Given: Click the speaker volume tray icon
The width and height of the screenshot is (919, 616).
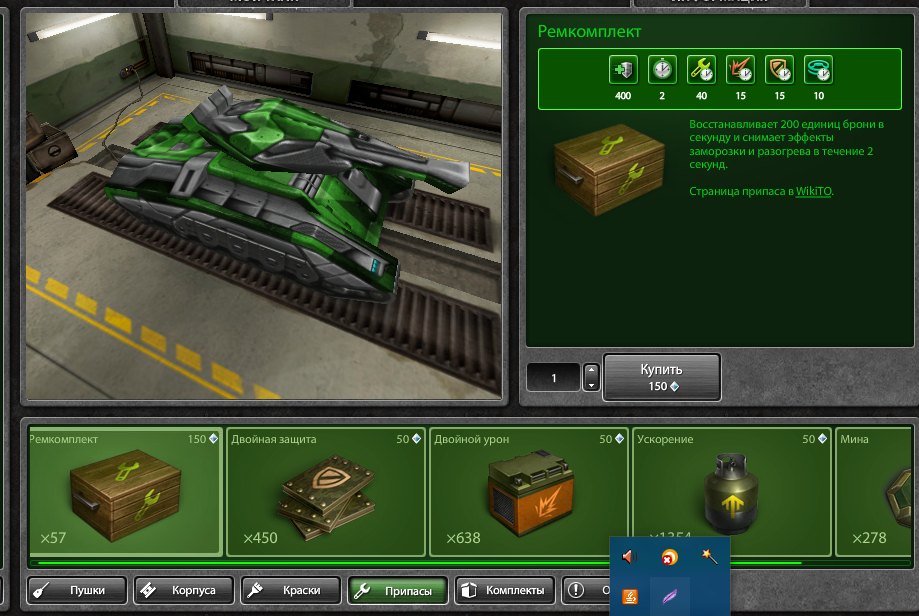Looking at the screenshot, I should pos(629,556).
